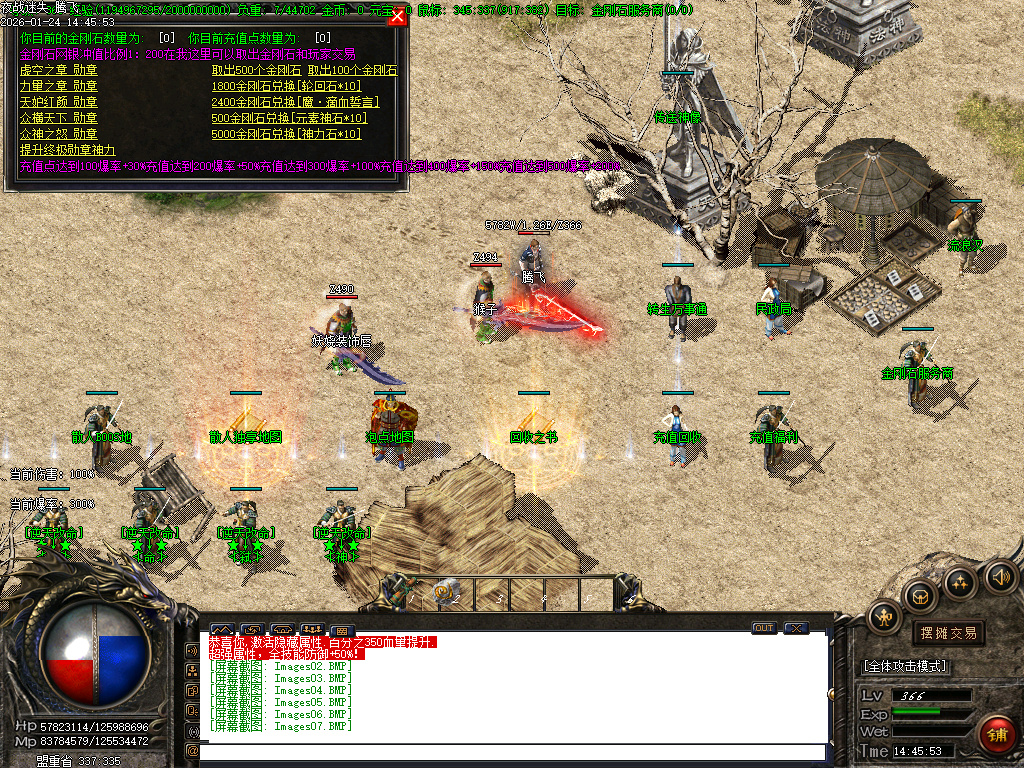Screen dimensions: 1024x768
Task: Exchange 500 金刚石 for 元素神石*10
Action: coord(288,118)
